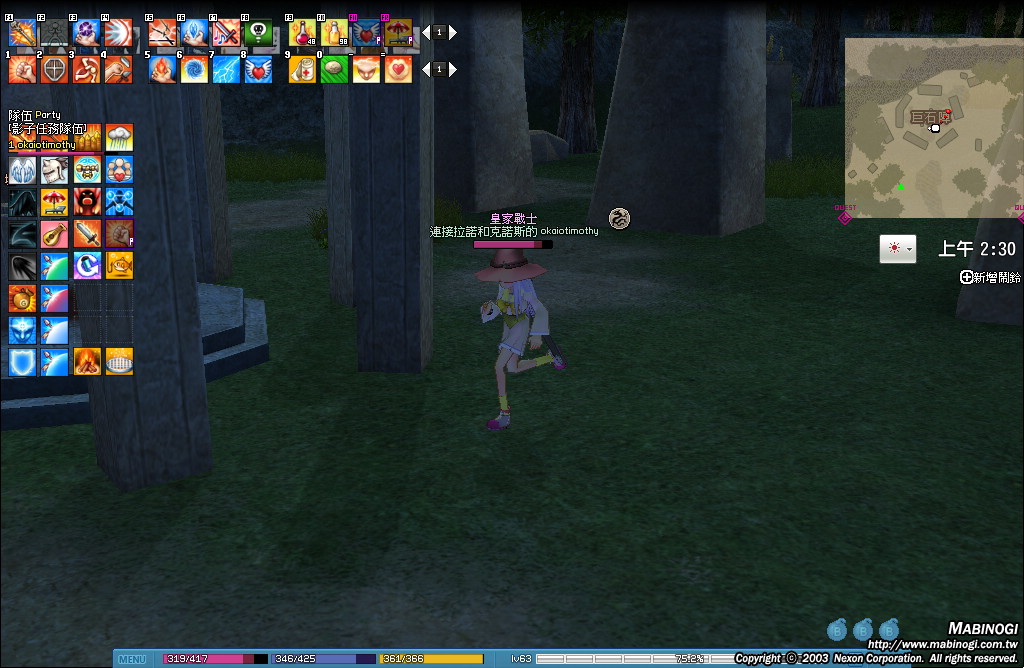Select the rain cloud skill icon

[x=119, y=137]
